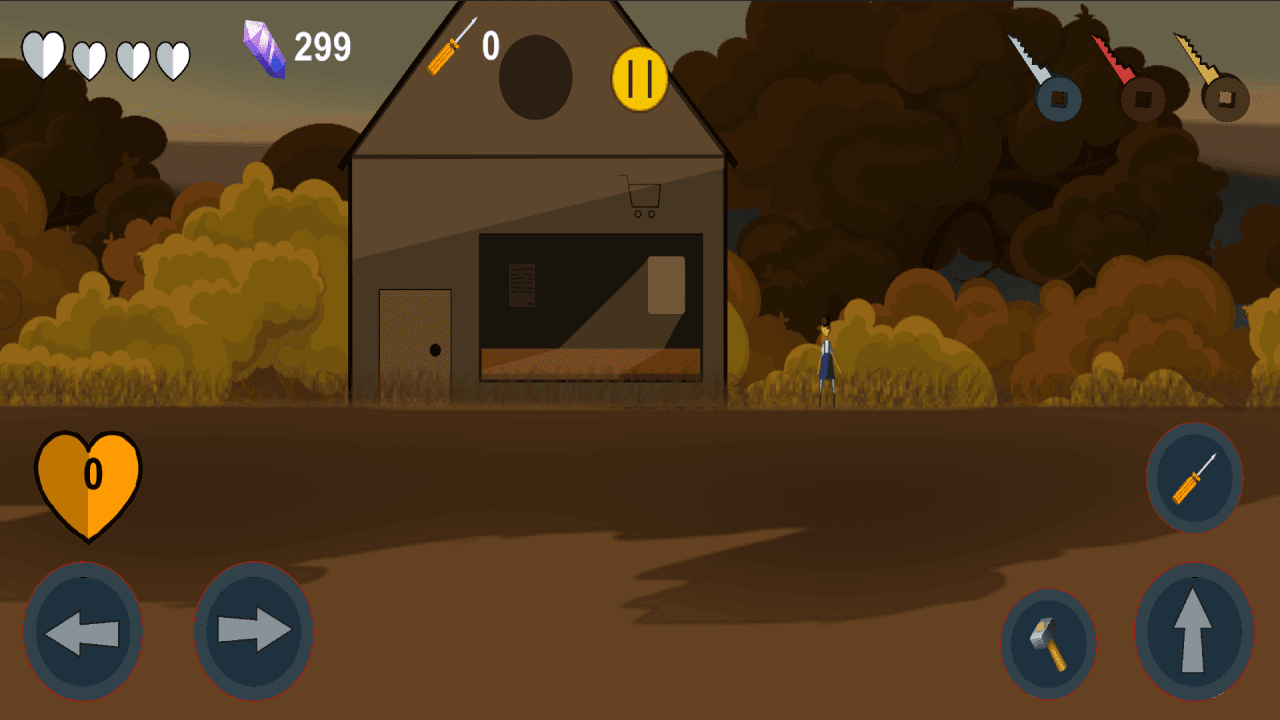
Task: Tap the left arrow move button
Action: tap(83, 631)
